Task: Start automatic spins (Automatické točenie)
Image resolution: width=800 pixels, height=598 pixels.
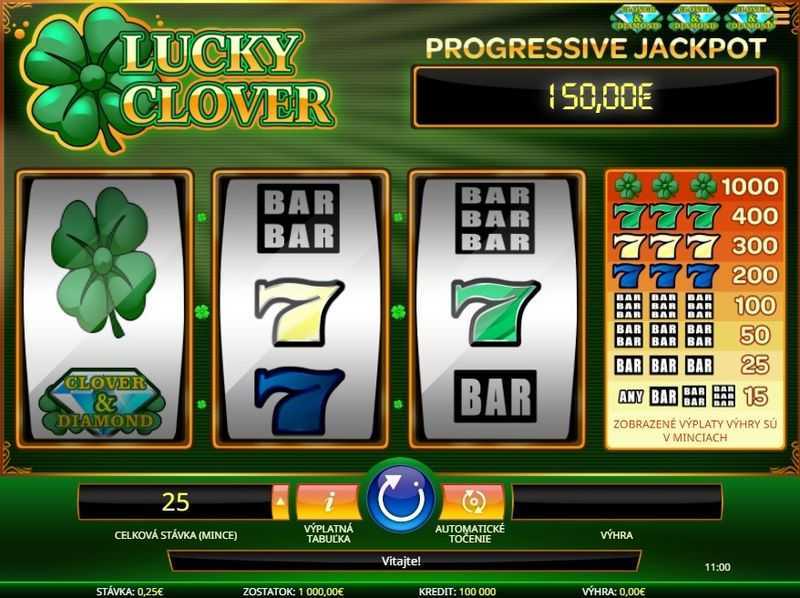Action: click(x=471, y=499)
